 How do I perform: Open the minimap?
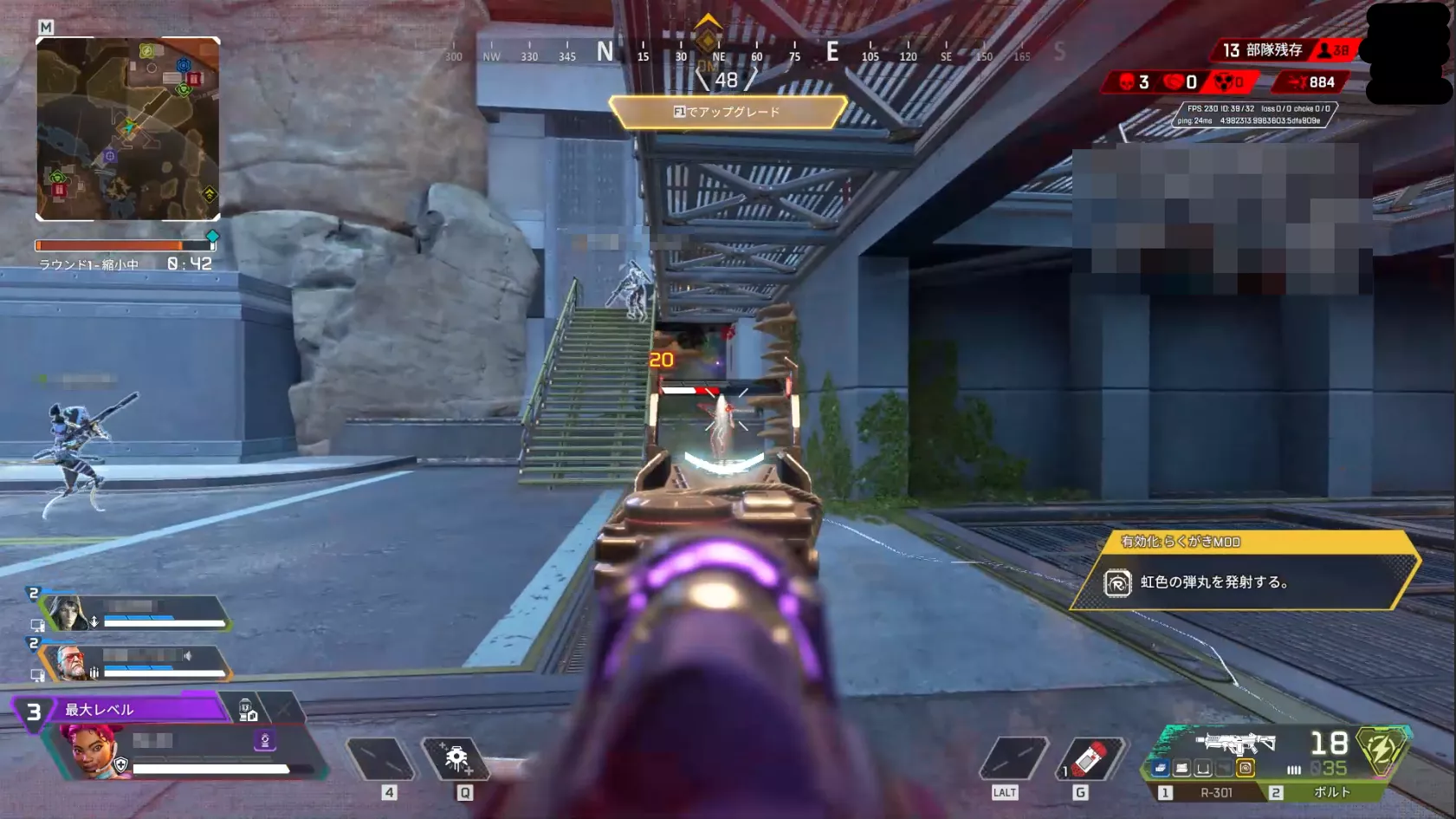(127, 128)
